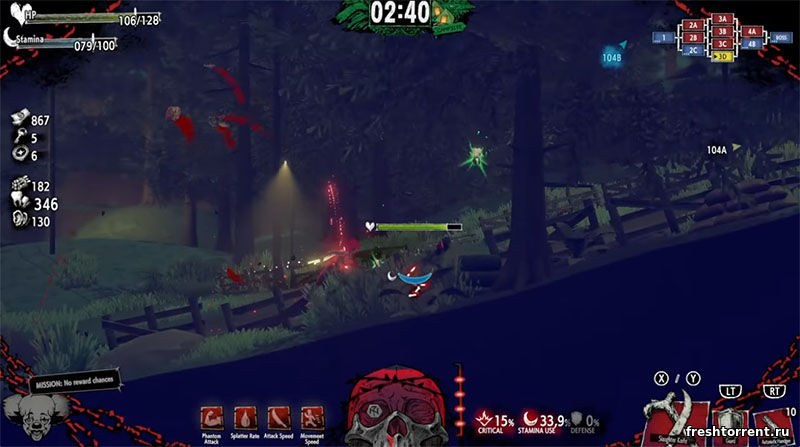
Task: Choose stage 3A on the route map
Action: (x=723, y=19)
